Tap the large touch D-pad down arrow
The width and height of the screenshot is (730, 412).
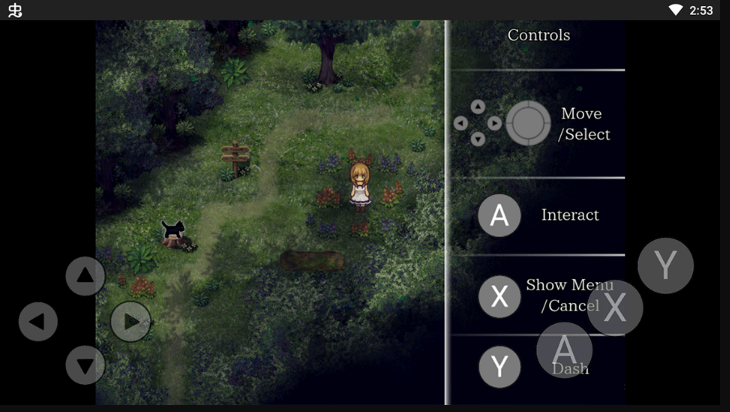tap(85, 365)
